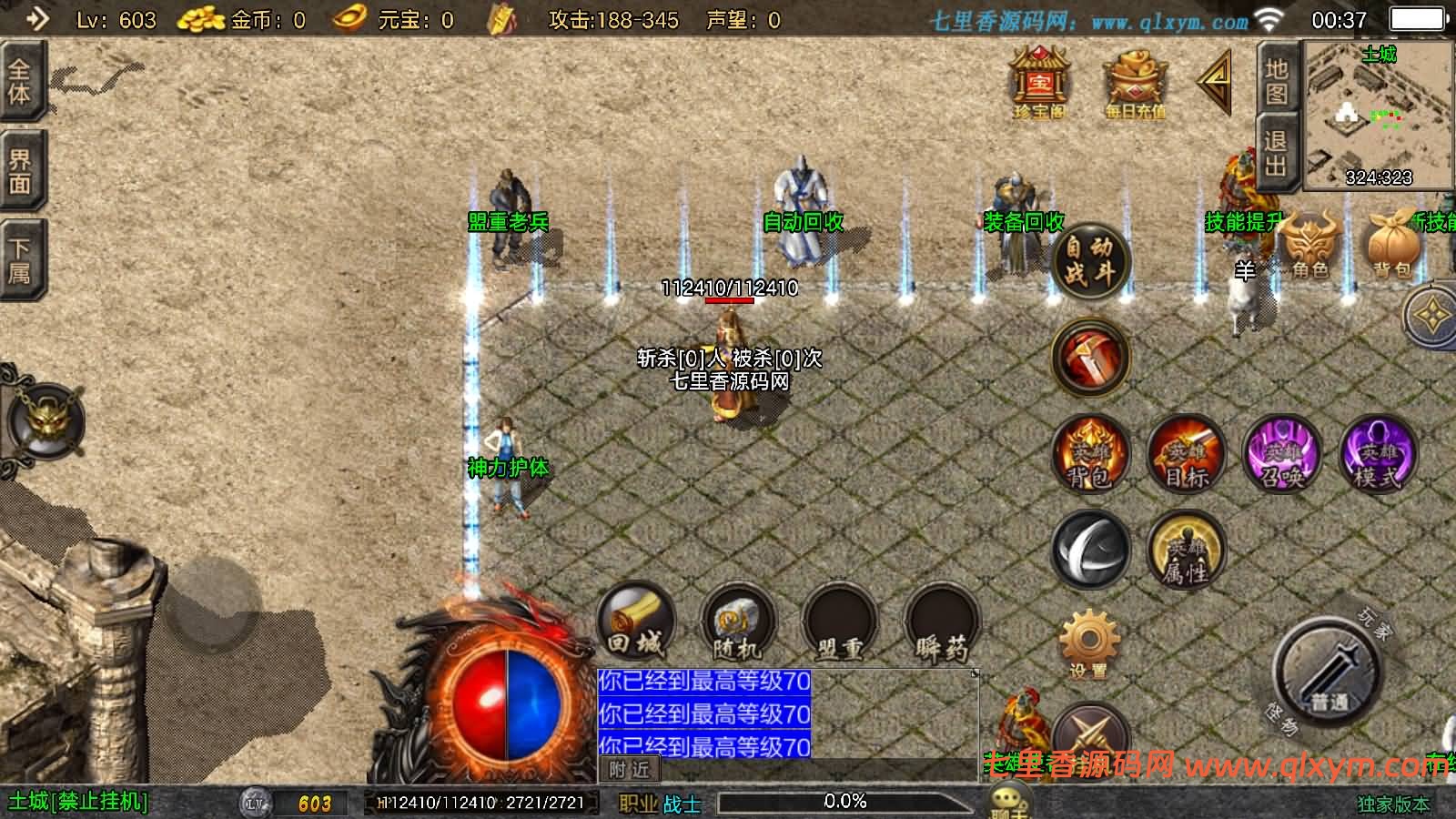This screenshot has height=819, width=1456.
Task: Expand more options with the diamond compass icon
Action: [1433, 314]
